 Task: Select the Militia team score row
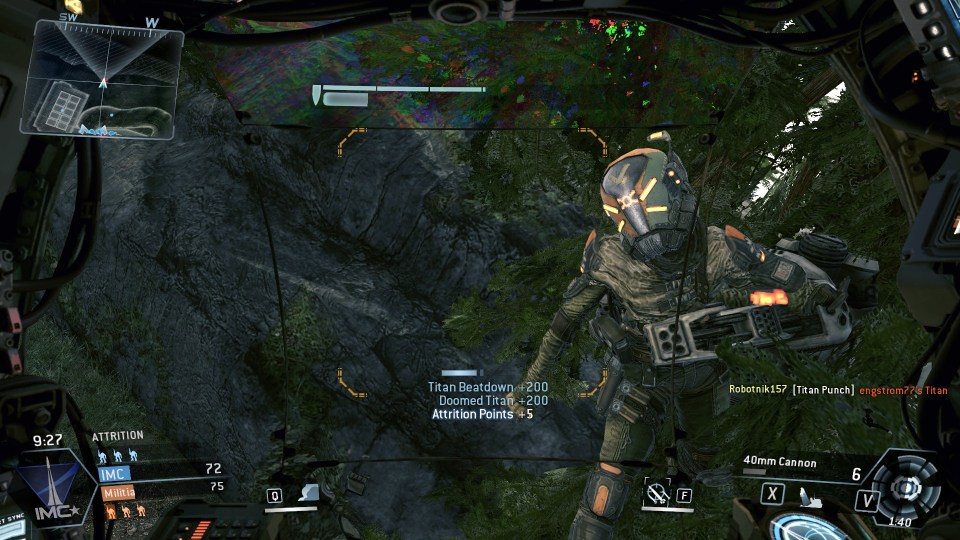(x=160, y=490)
